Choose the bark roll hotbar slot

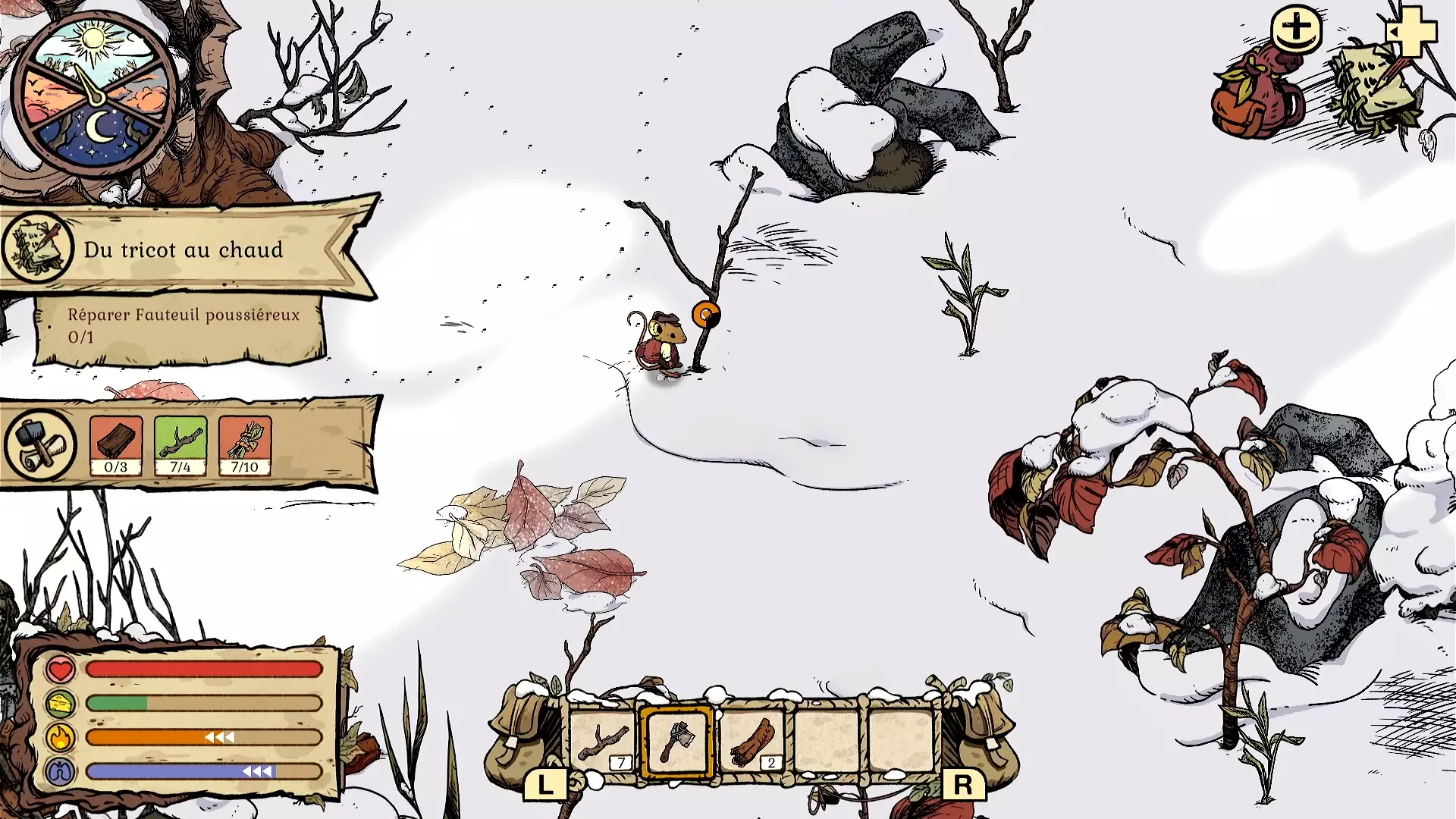[x=752, y=741]
